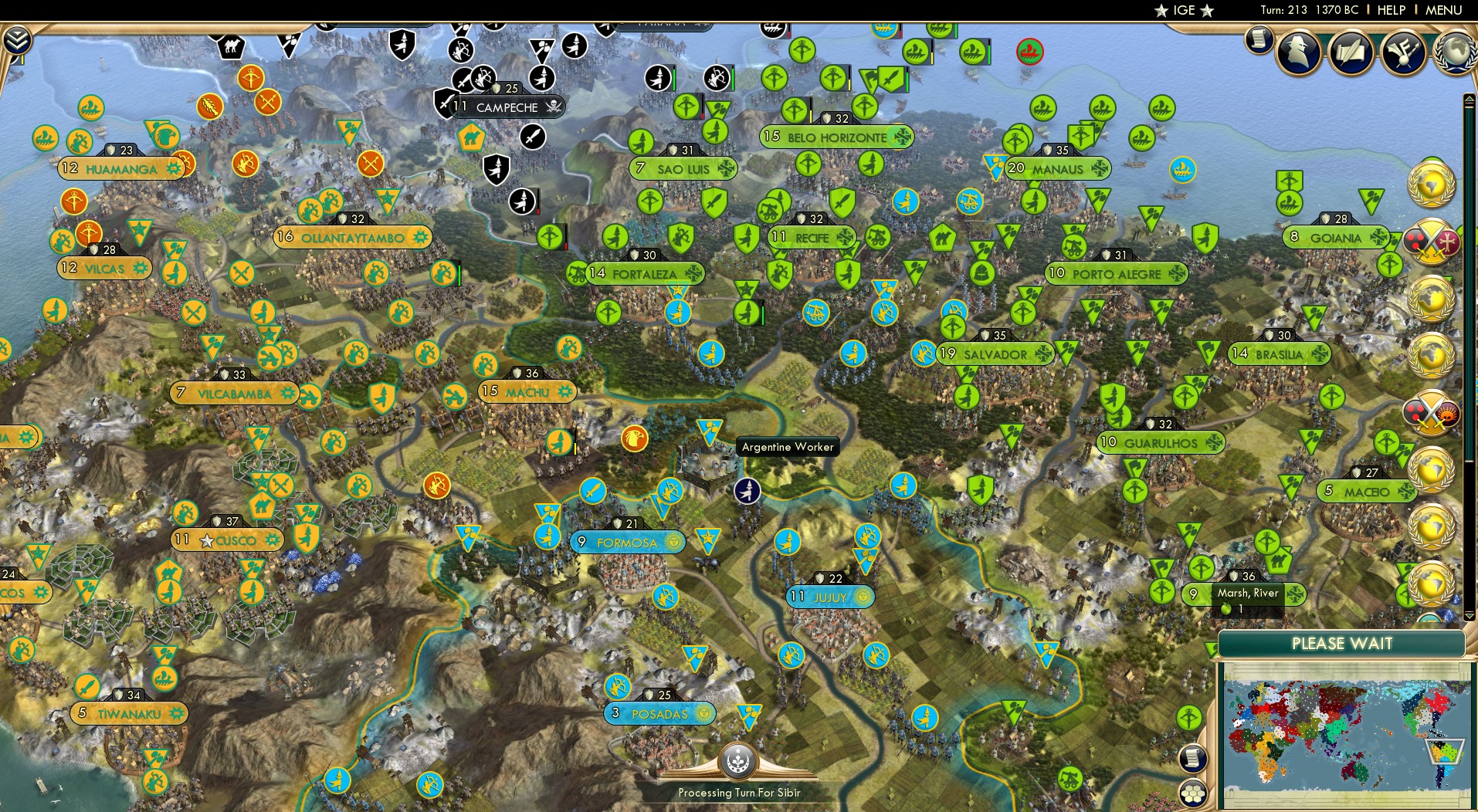Click the Formosa city banner
1478x812 pixels.
[628, 543]
